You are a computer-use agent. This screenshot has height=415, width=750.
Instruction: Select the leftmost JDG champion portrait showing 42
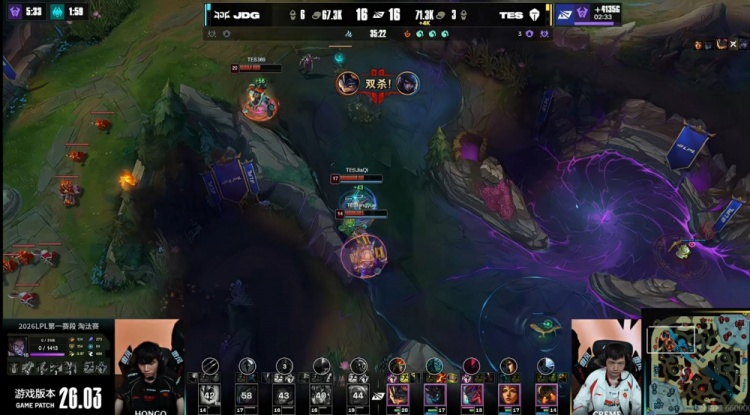(210, 394)
